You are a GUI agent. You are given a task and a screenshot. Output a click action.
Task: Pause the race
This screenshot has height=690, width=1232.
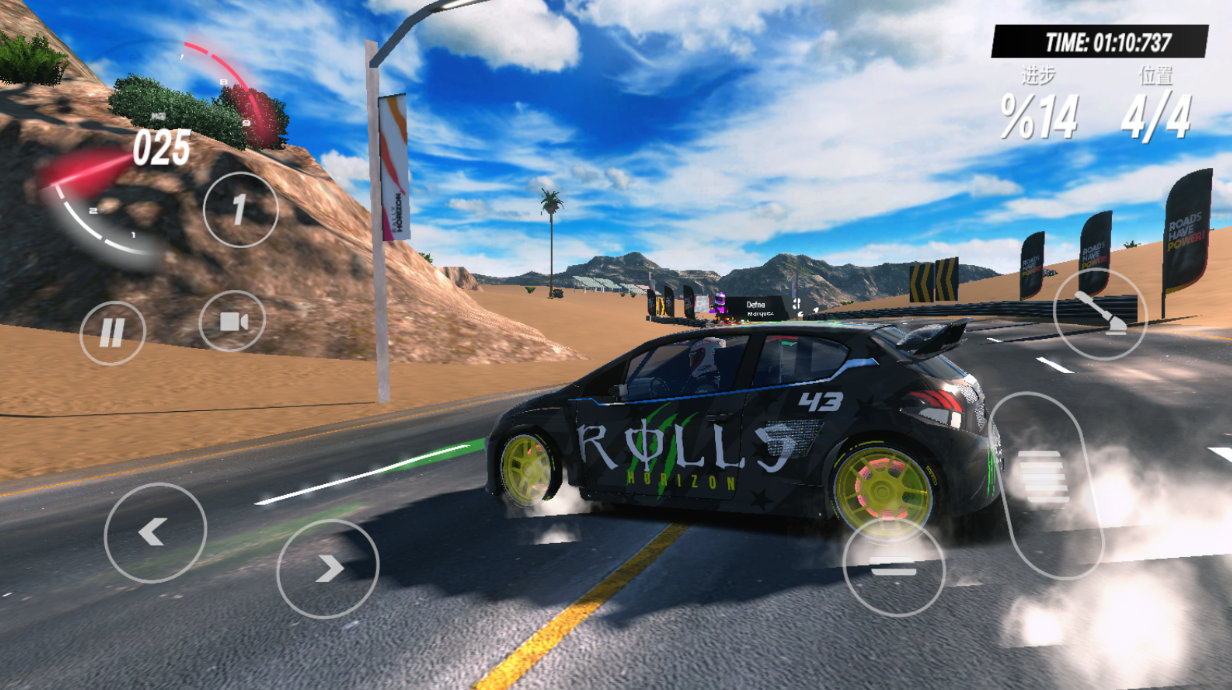tap(112, 333)
